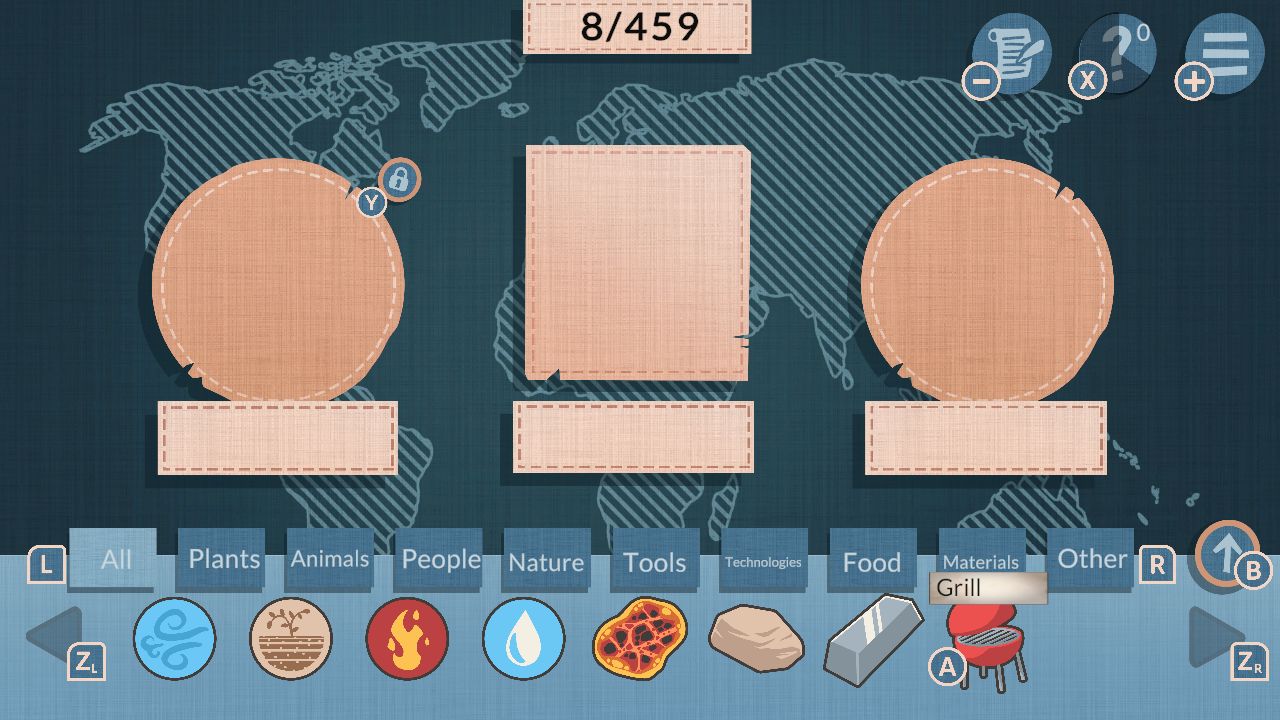Select the Metal ingot element
This screenshot has height=720, width=1280.
(873, 640)
